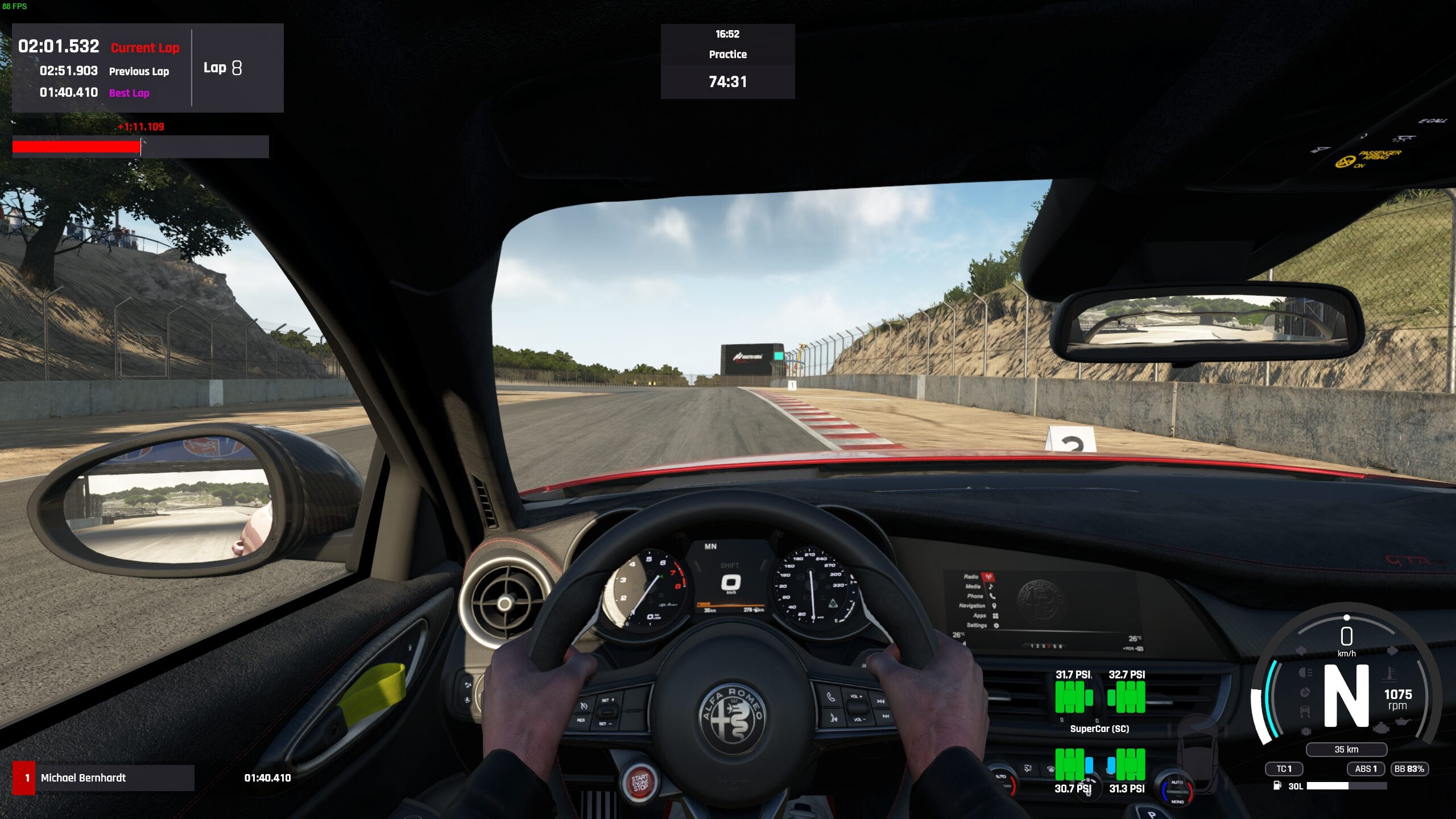
Task: Click the TC 1 traction control indicator
Action: (x=1284, y=769)
